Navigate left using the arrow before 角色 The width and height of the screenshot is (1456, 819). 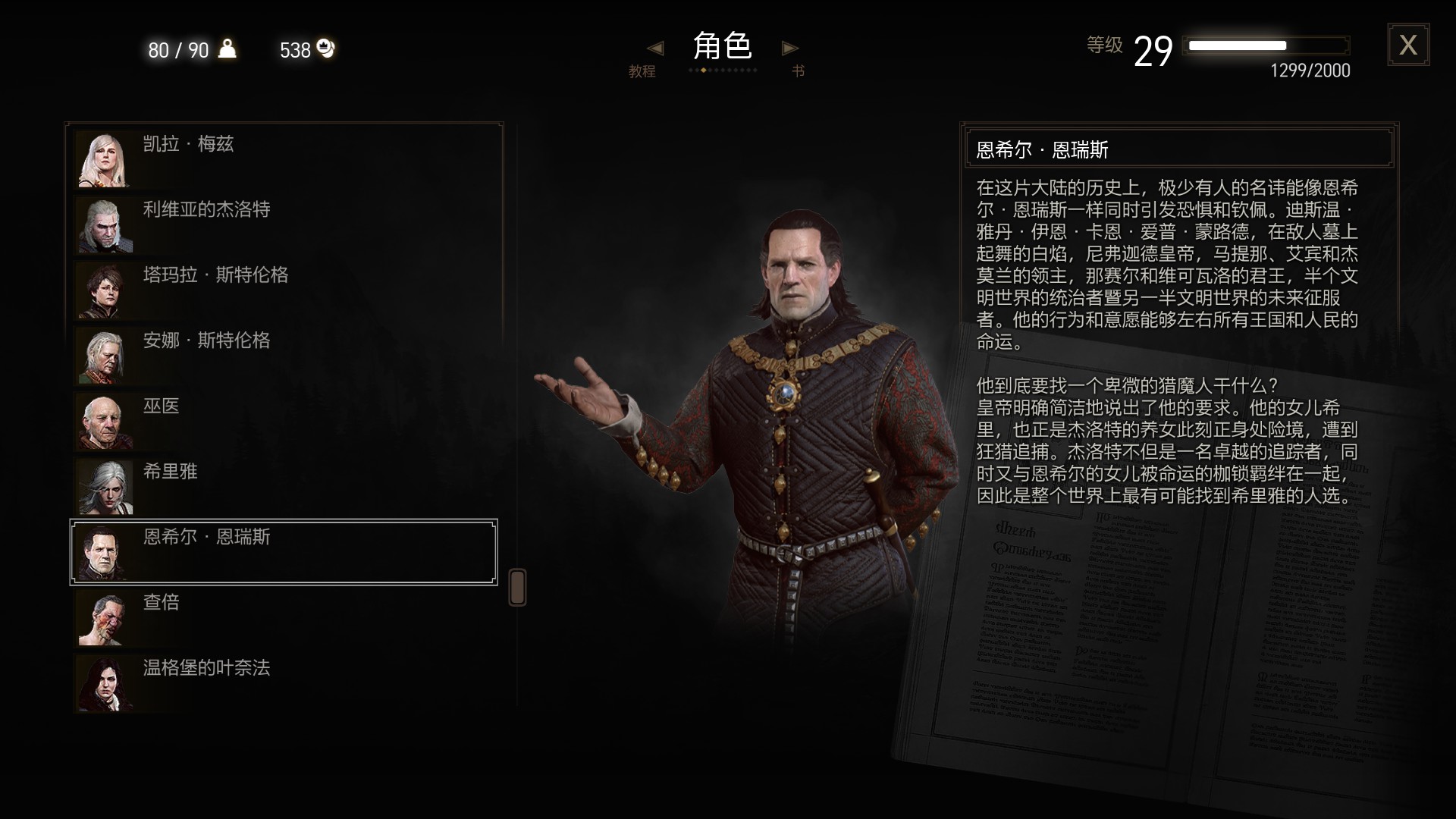[655, 48]
